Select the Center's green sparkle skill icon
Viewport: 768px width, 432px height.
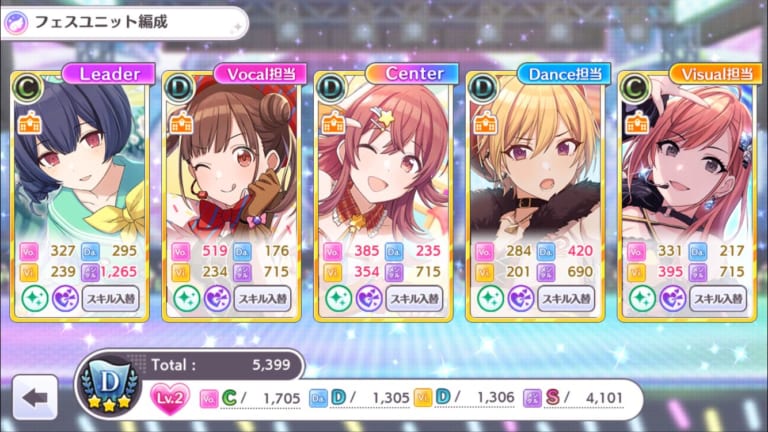point(338,298)
